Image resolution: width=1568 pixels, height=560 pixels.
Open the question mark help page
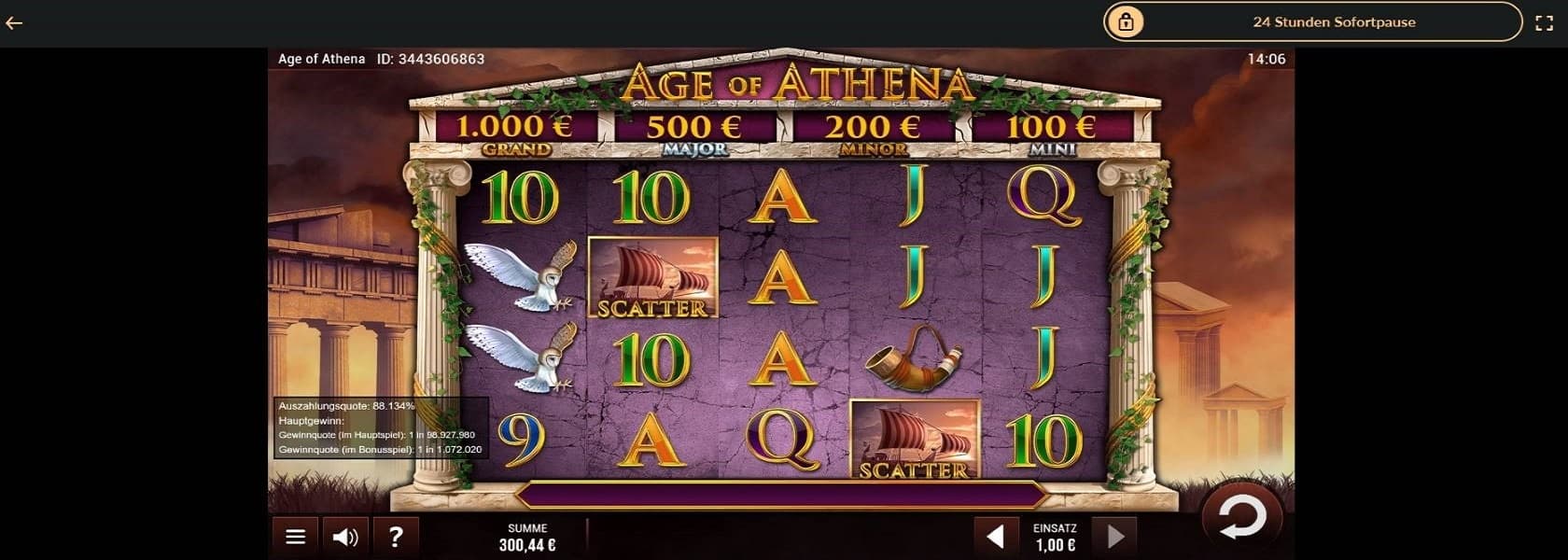coord(396,537)
